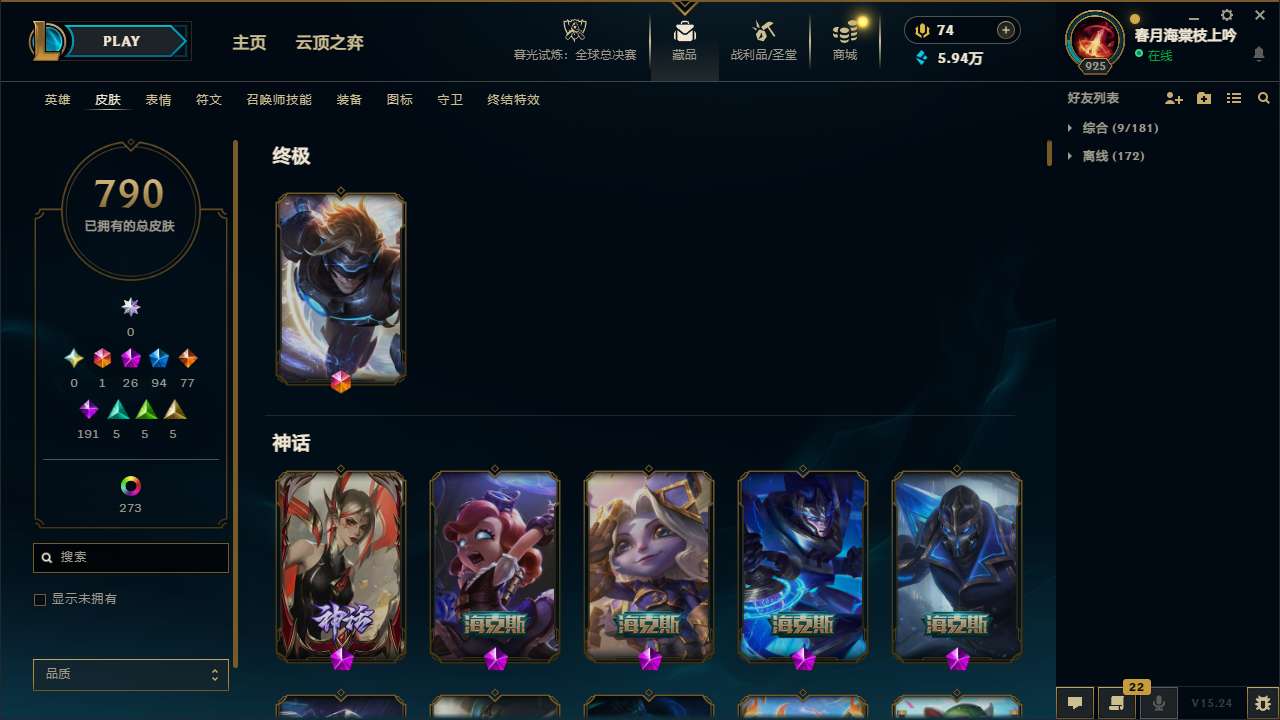Click the PLAY button

pos(121,41)
